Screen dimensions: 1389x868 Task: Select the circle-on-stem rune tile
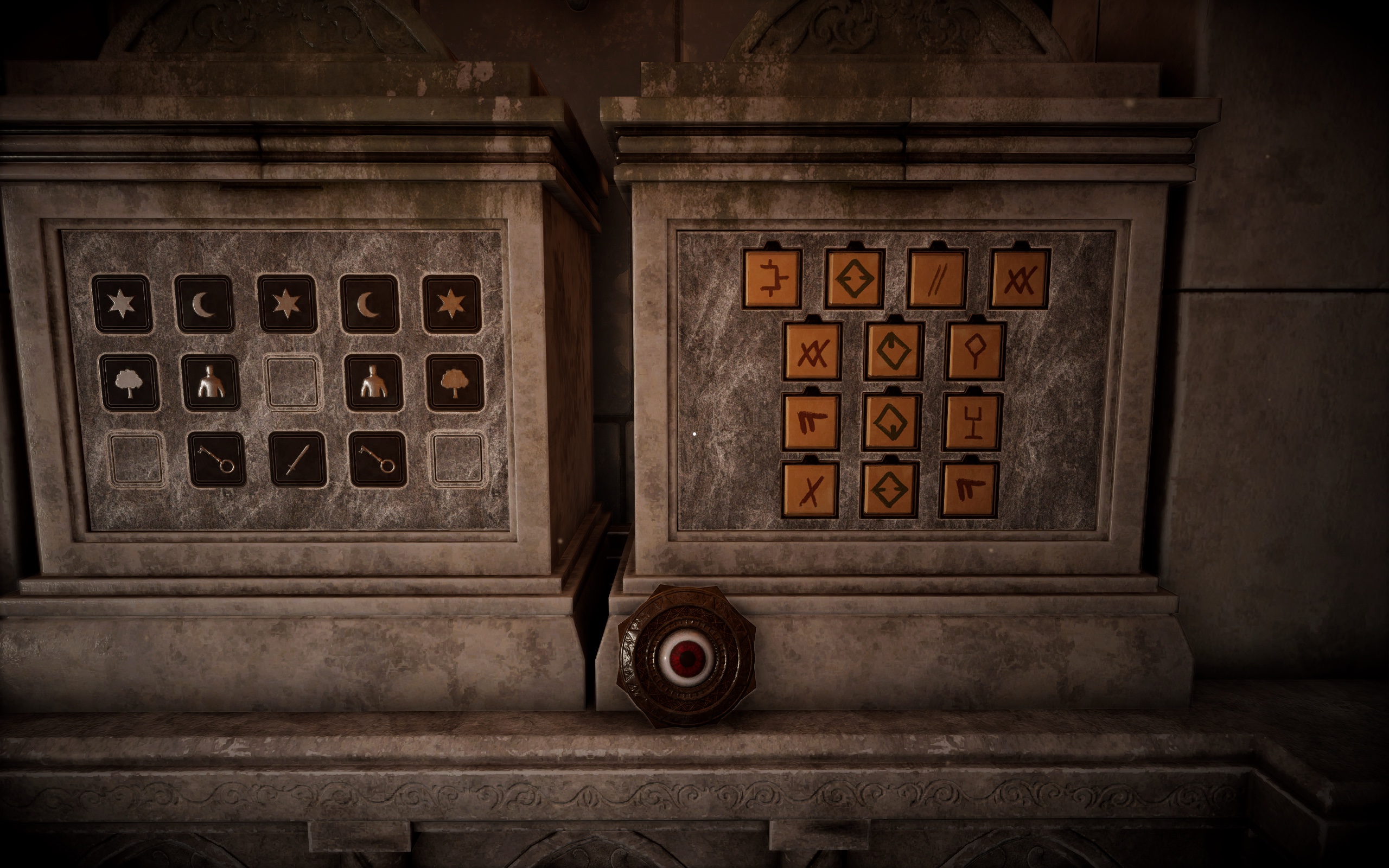[974, 351]
